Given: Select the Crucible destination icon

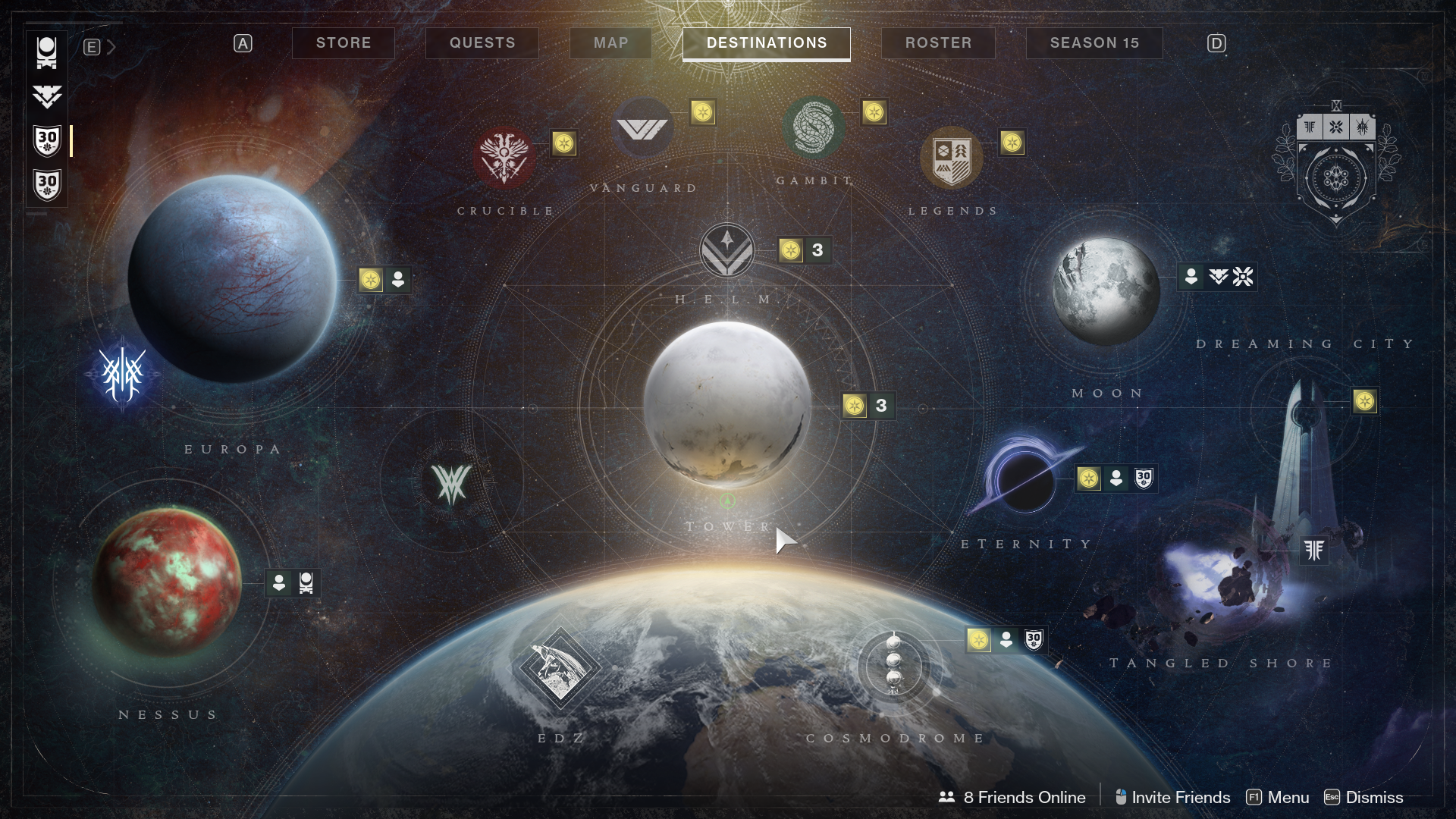Looking at the screenshot, I should 506,158.
